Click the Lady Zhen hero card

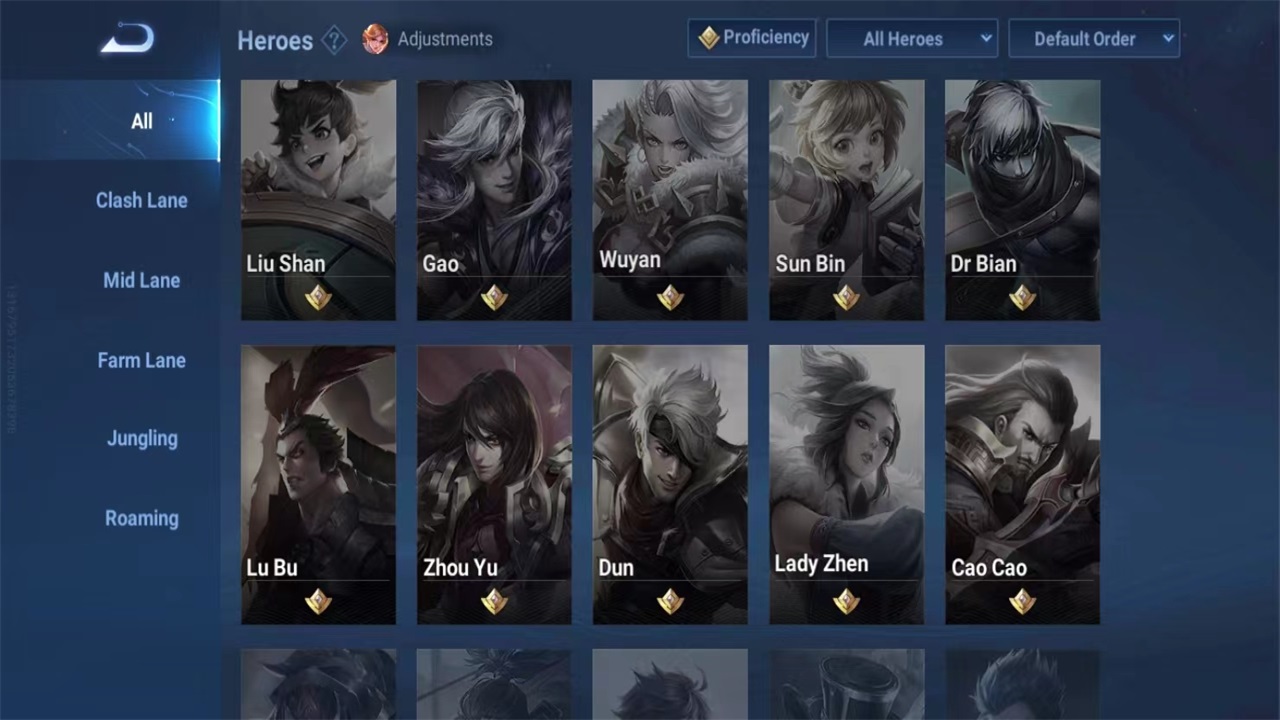pos(846,484)
